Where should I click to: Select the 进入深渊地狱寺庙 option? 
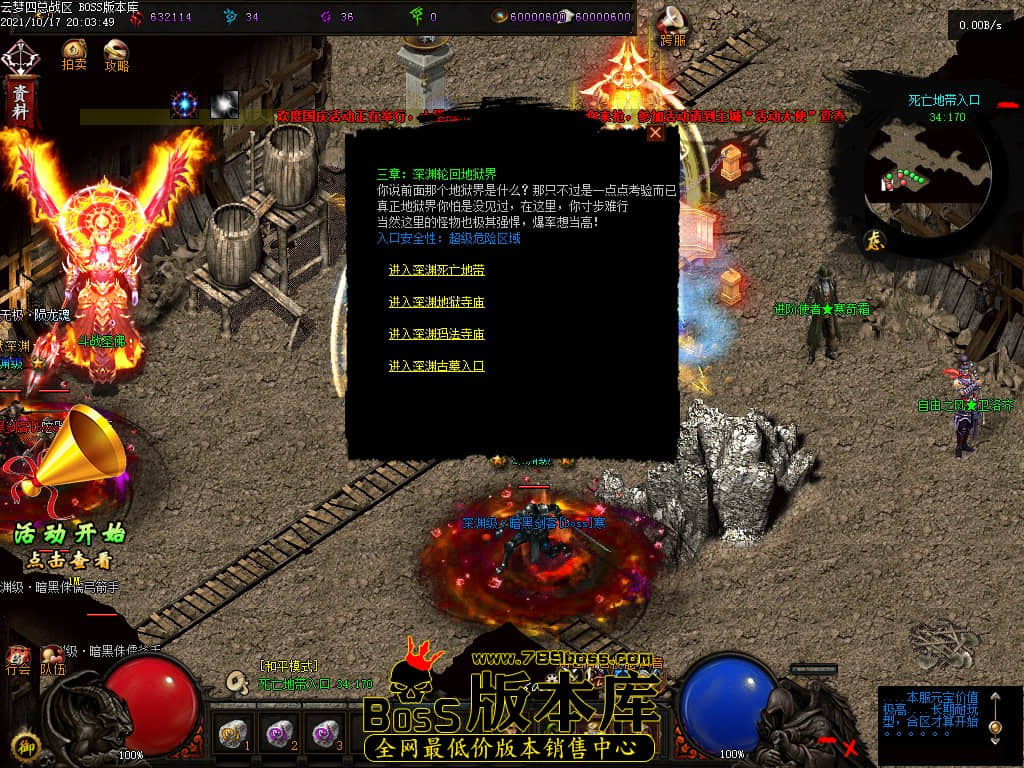pos(436,302)
